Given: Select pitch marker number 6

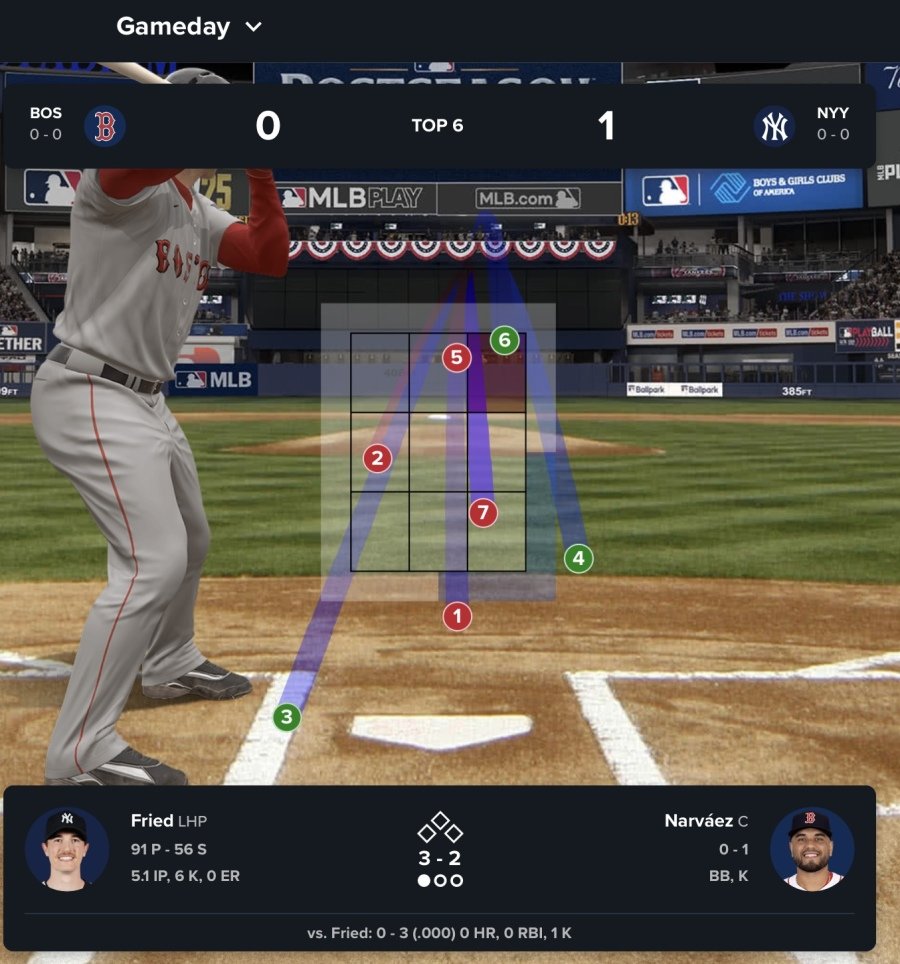Looking at the screenshot, I should coord(504,340).
